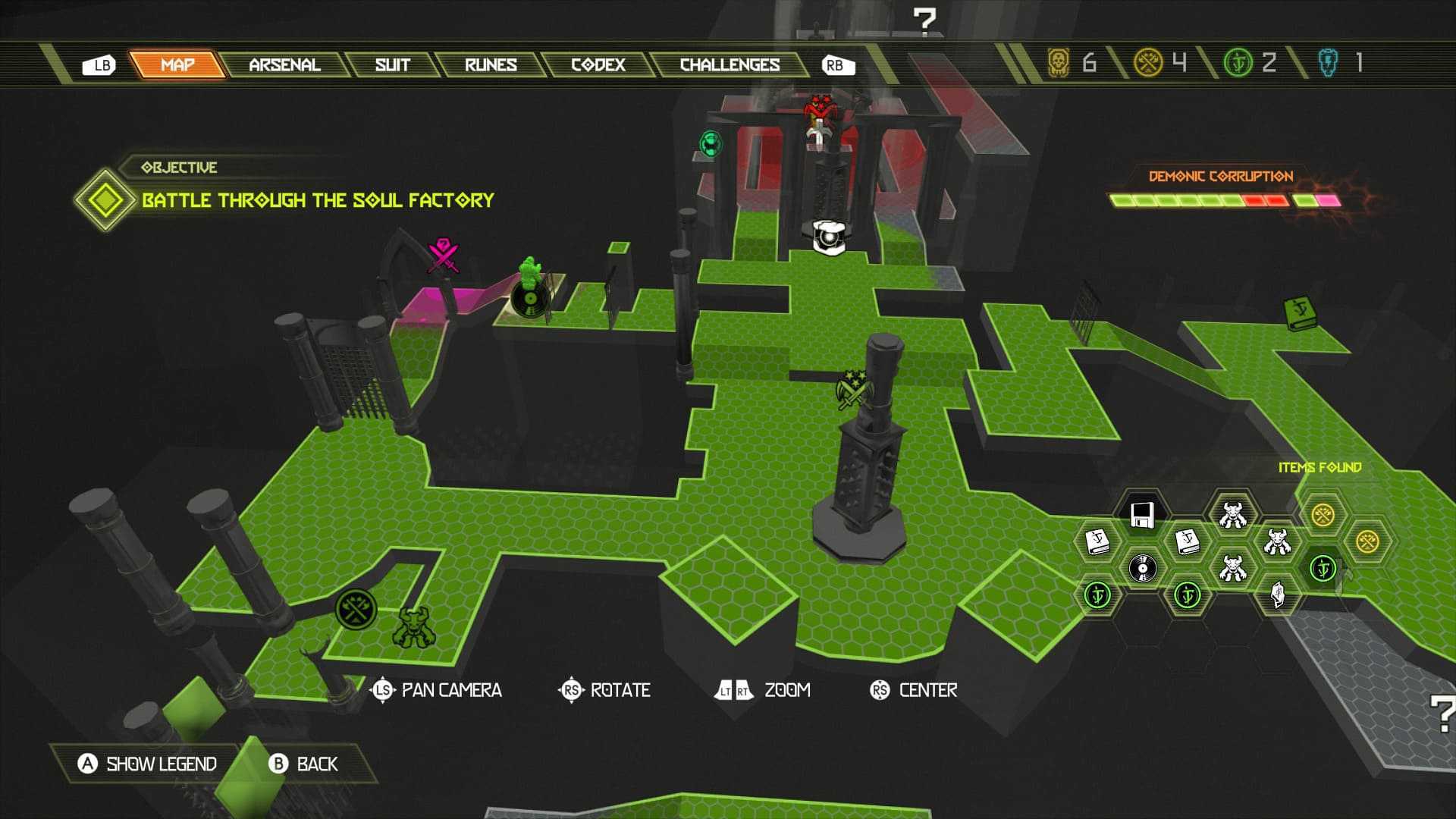Show the map legend

coord(148,764)
